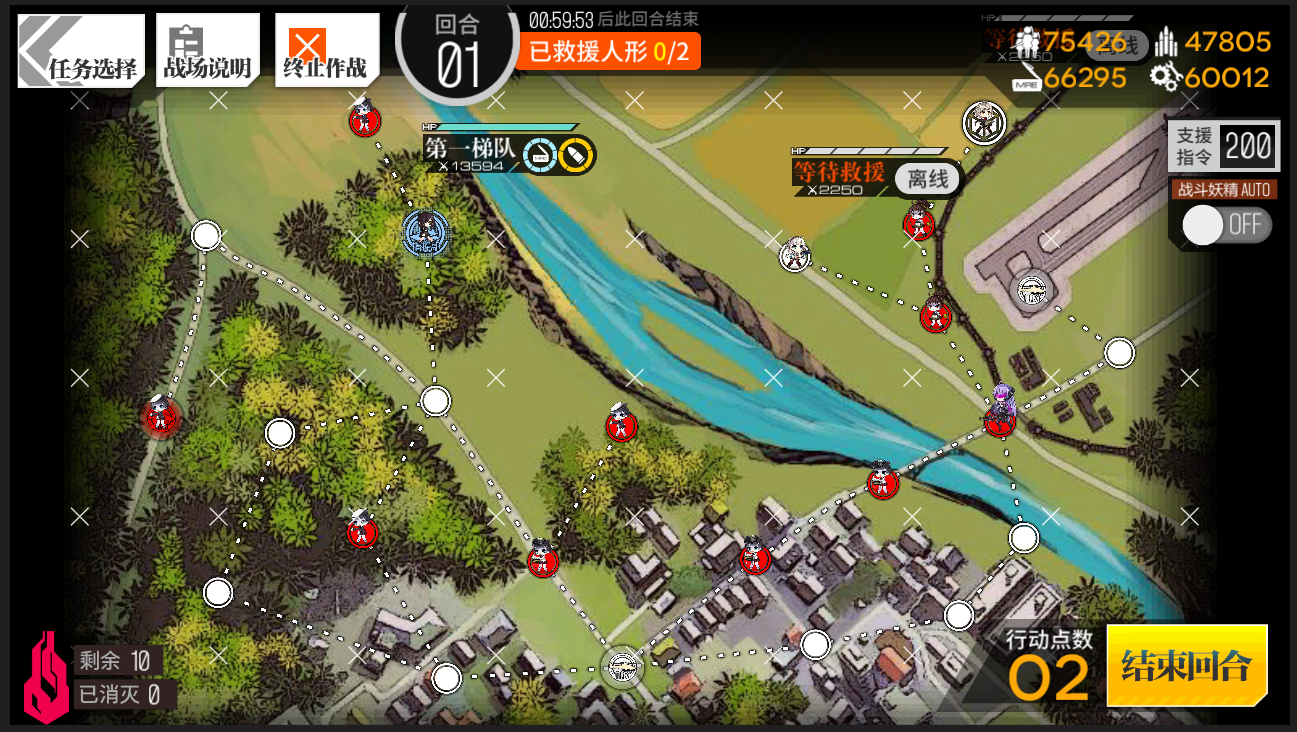Choose the helipad node in the town
Viewport: 1297px width, 732px height.
click(622, 666)
